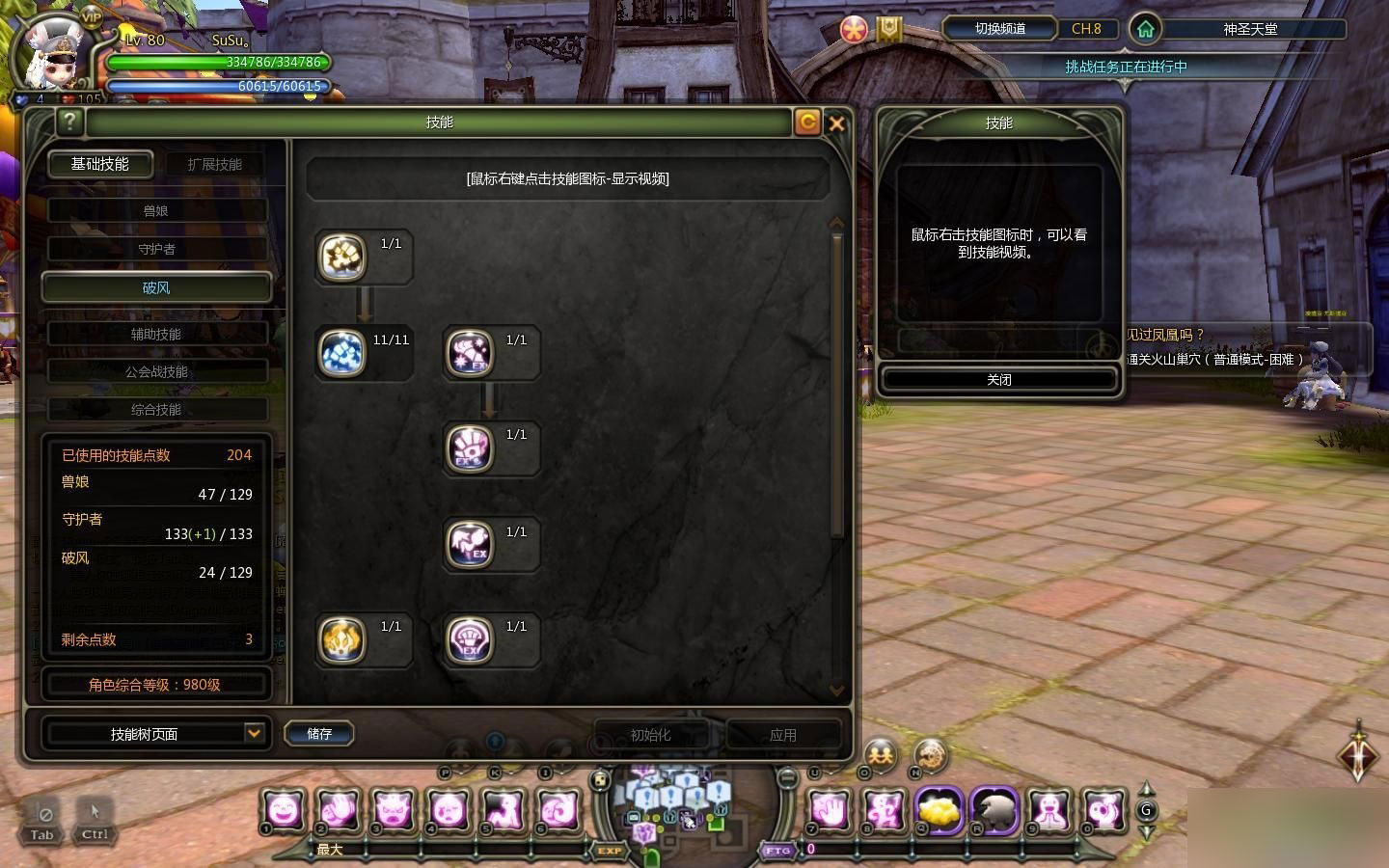Select the 守护者 class category
The image size is (1389, 868).
(156, 249)
